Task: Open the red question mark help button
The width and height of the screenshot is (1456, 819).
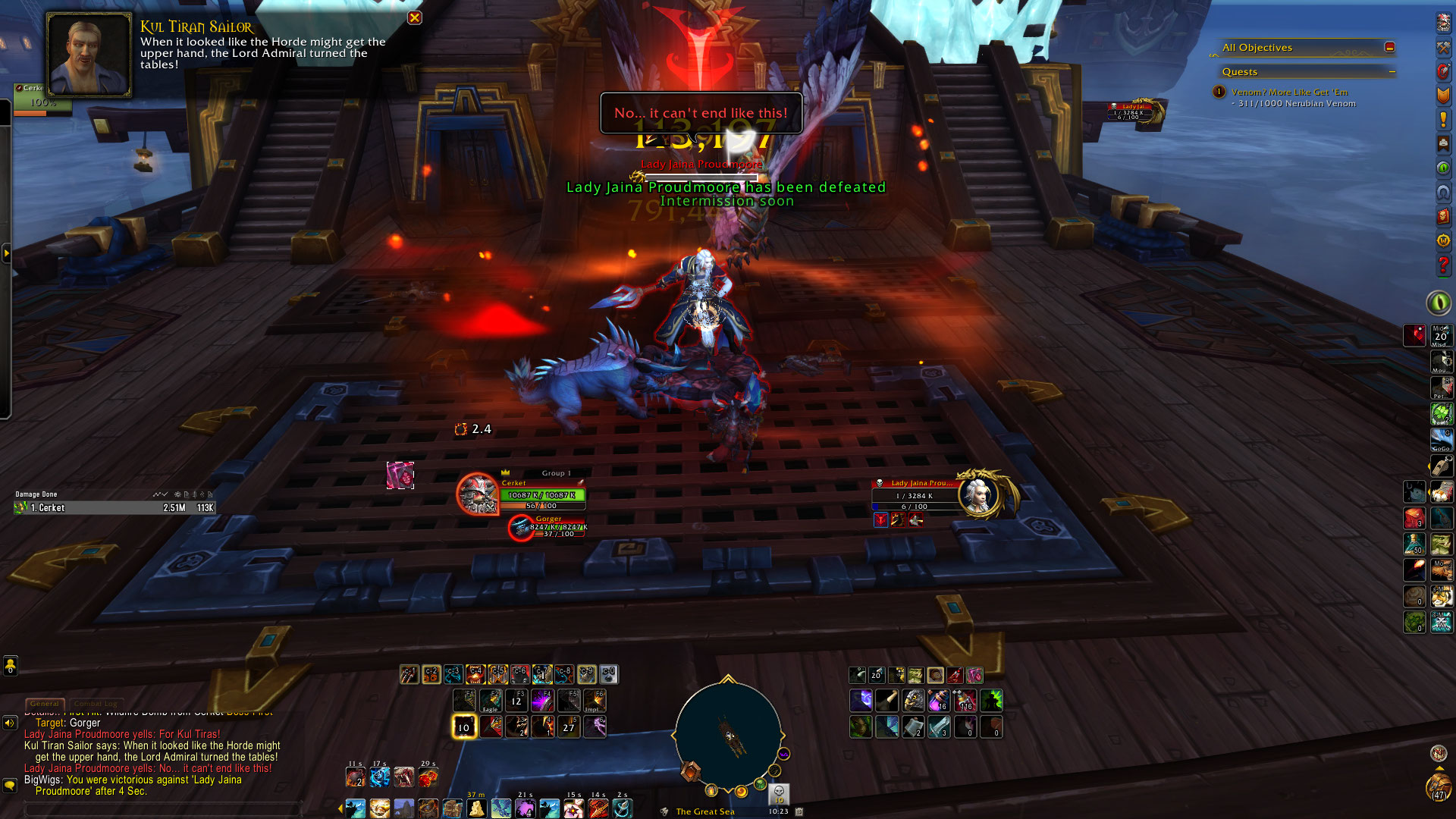Action: click(1443, 265)
